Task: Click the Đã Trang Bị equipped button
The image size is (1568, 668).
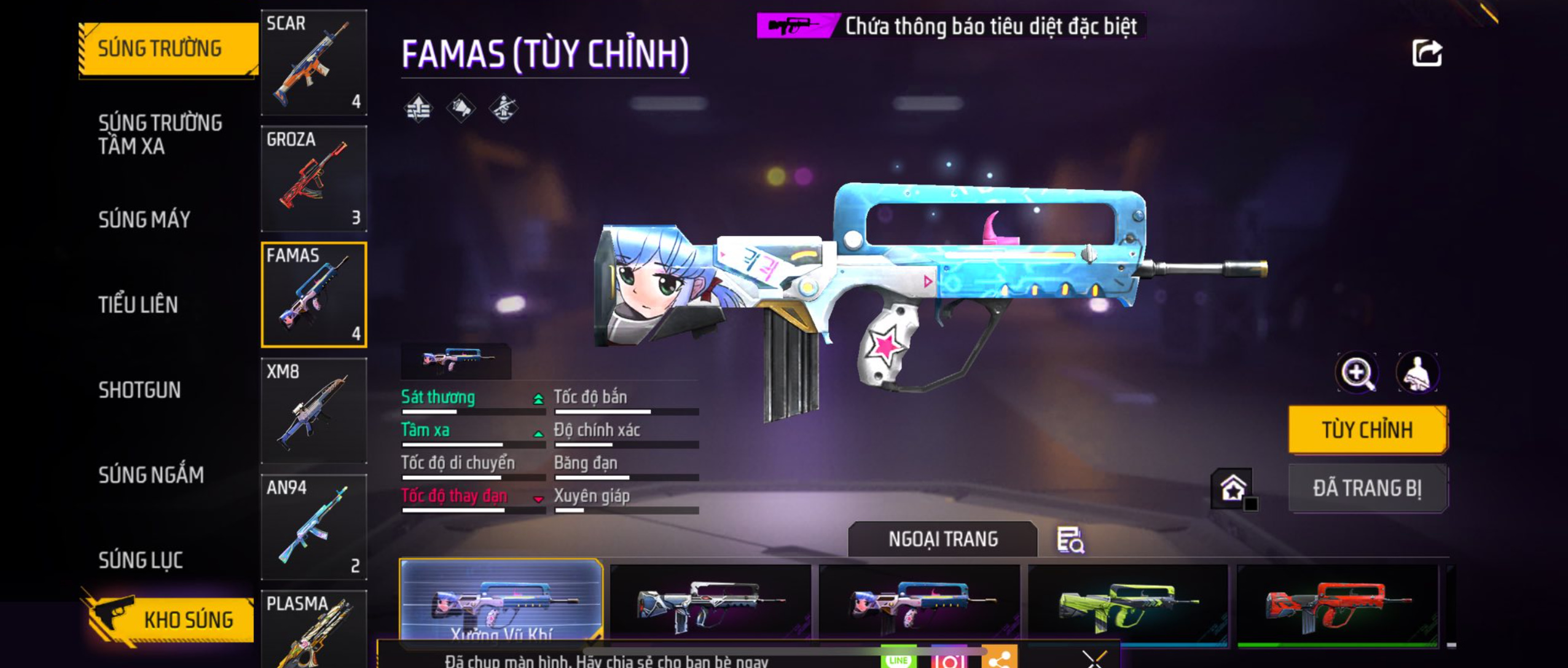Action: click(1367, 489)
